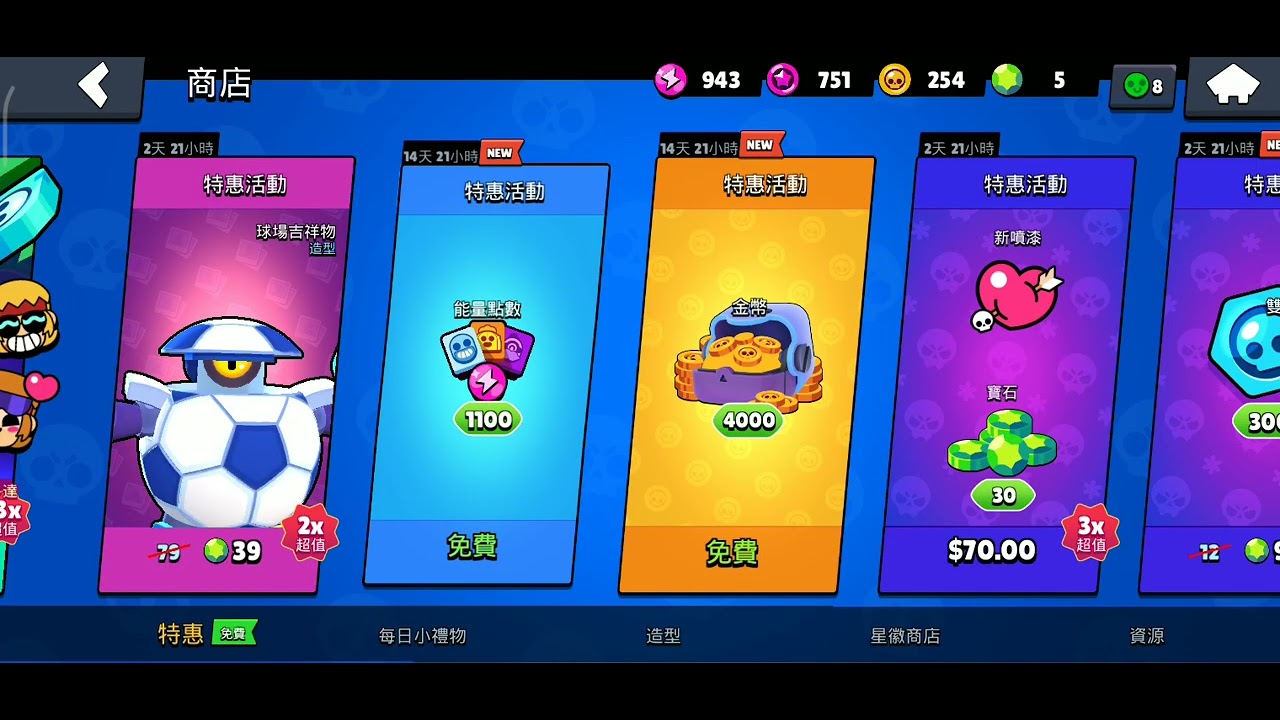Go back using the white arrow button
Viewport: 1280px width, 720px height.
click(x=93, y=86)
